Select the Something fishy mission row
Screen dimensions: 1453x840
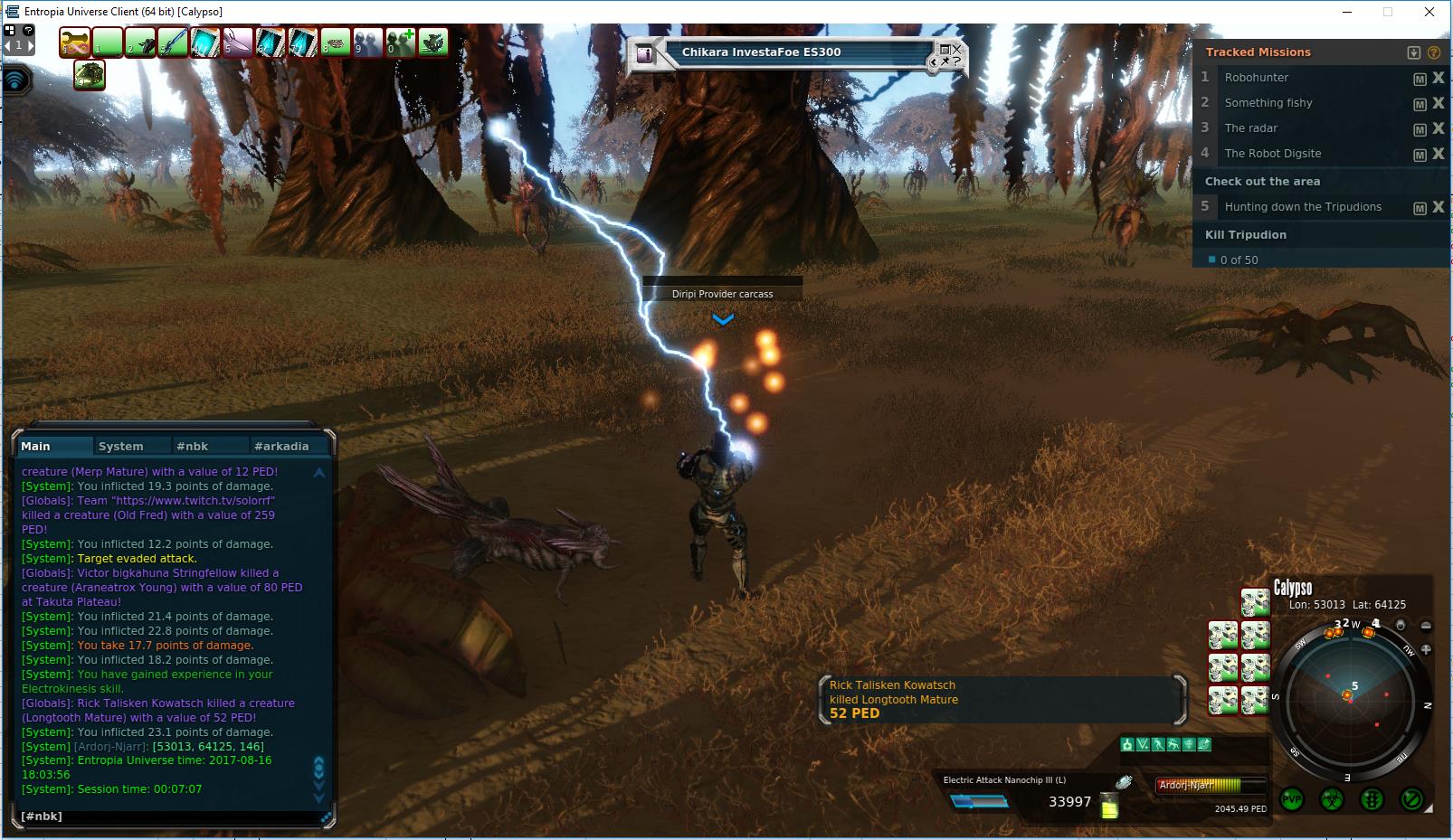click(1268, 103)
